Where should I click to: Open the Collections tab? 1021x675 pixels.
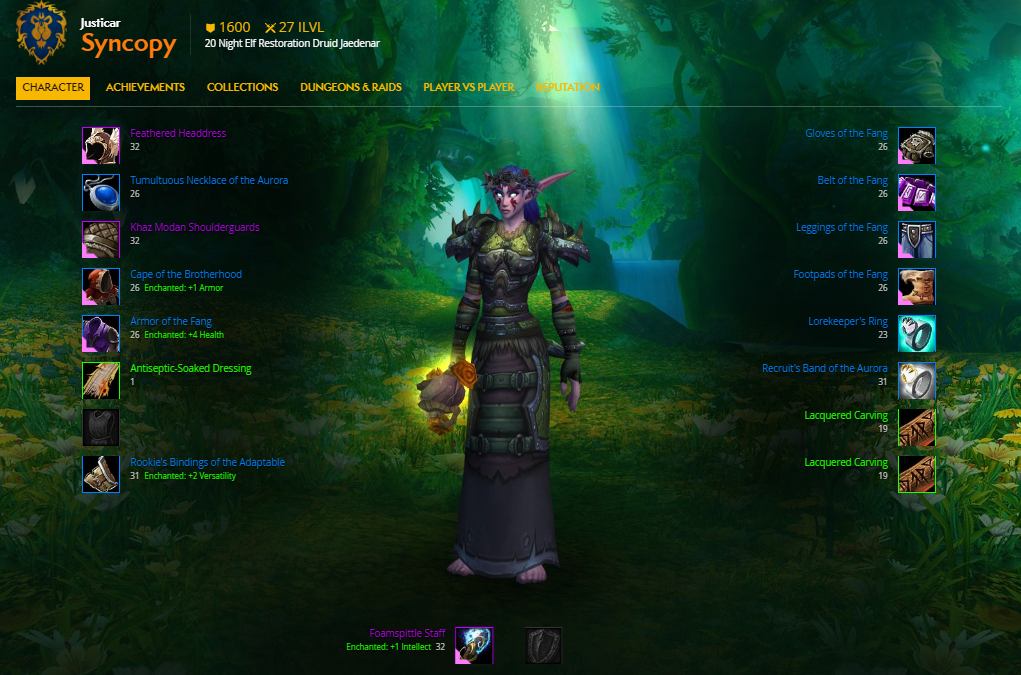point(242,88)
